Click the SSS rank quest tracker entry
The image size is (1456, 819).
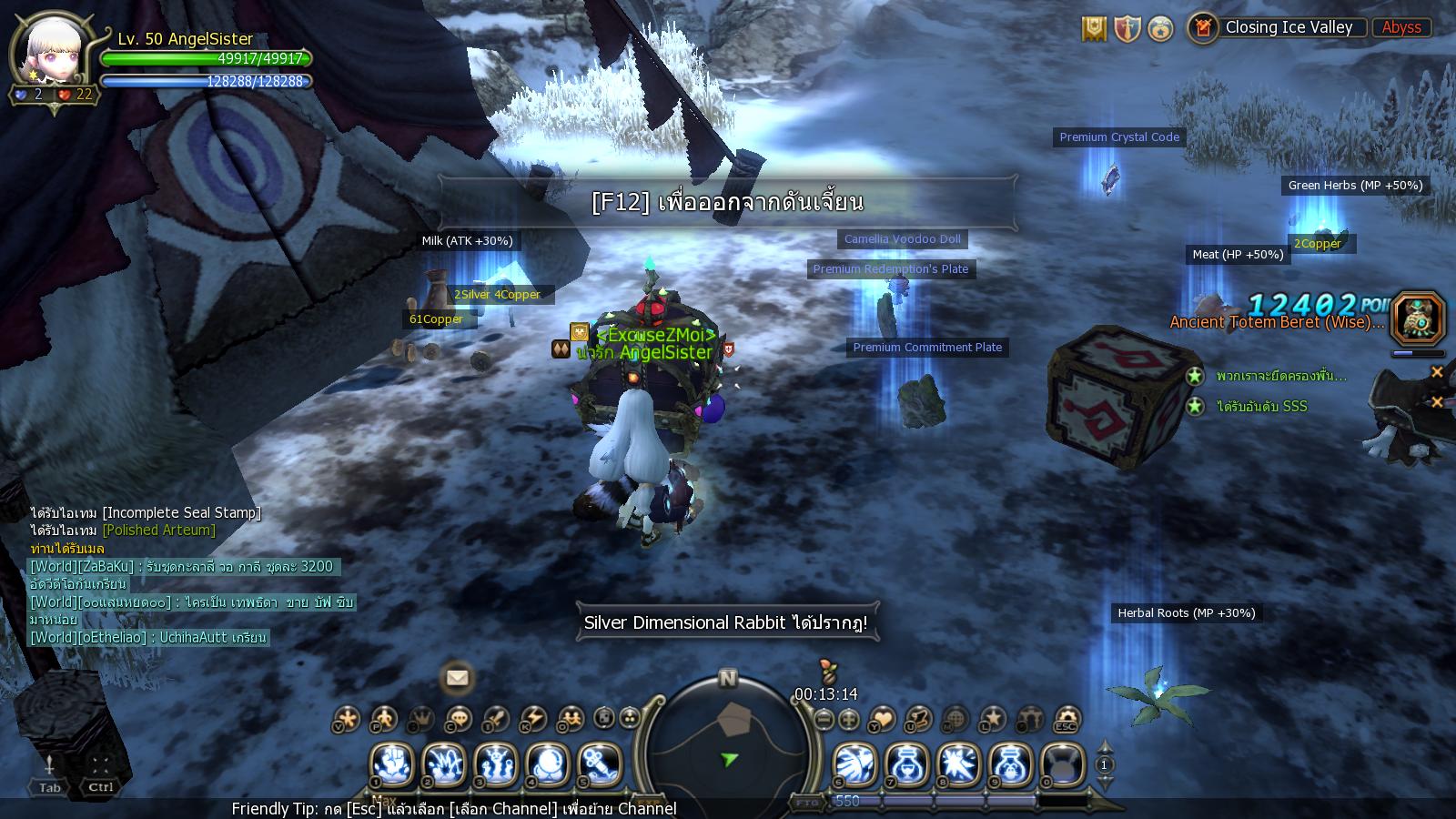pyautogui.click(x=1261, y=407)
